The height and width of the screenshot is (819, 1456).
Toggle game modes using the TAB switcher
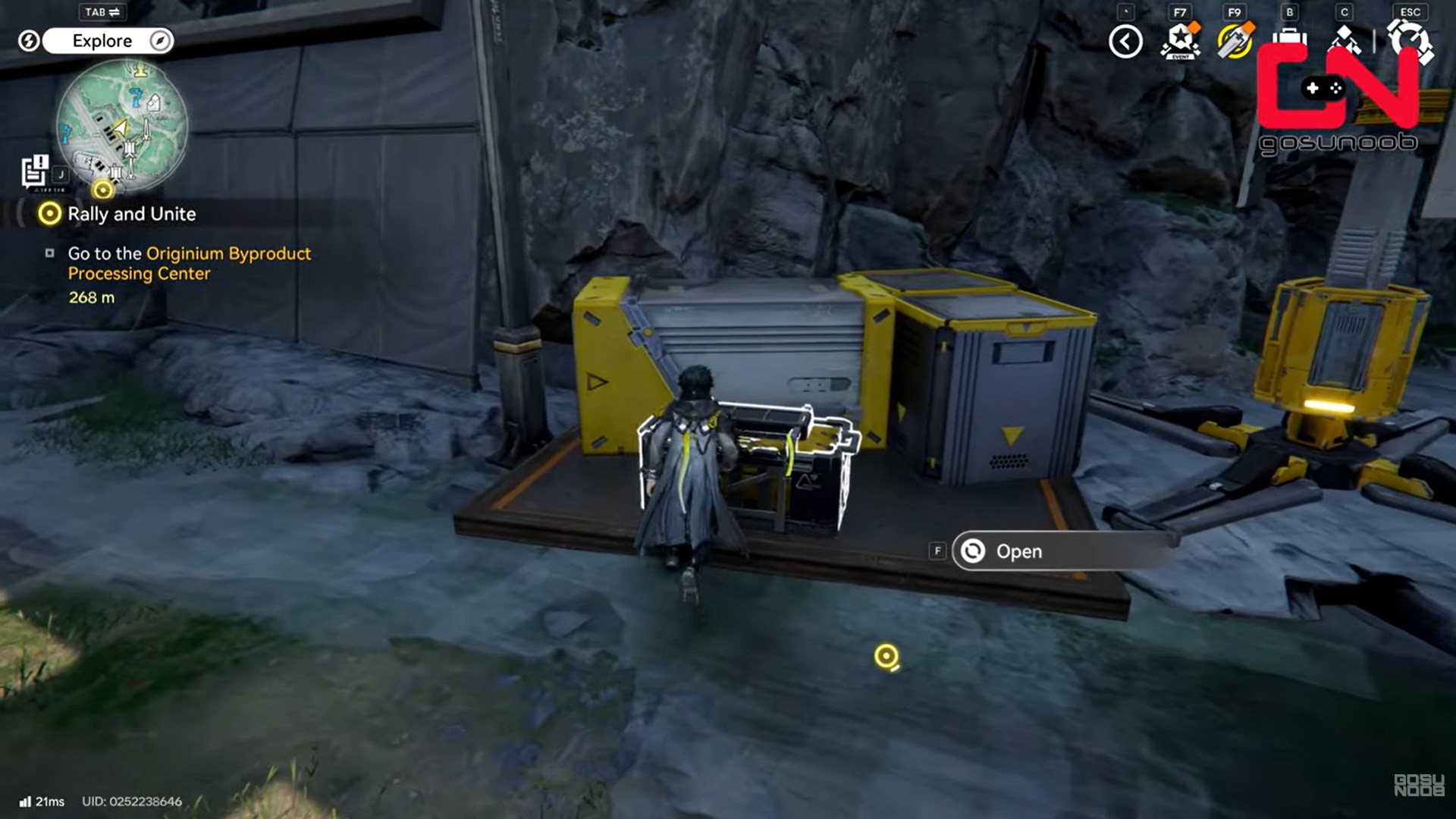coord(102,11)
